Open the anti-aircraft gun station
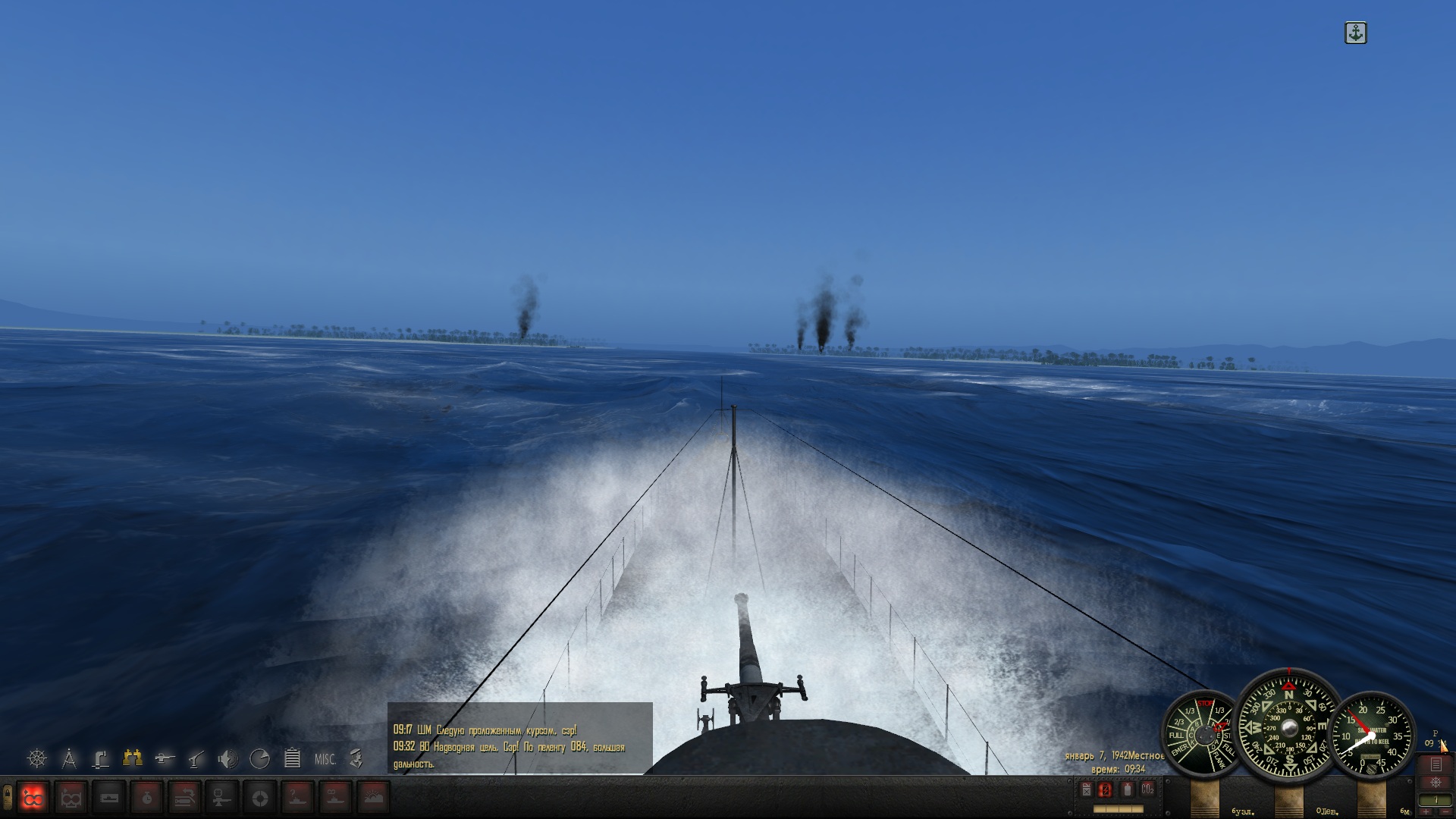The height and width of the screenshot is (819, 1456). coord(196,758)
